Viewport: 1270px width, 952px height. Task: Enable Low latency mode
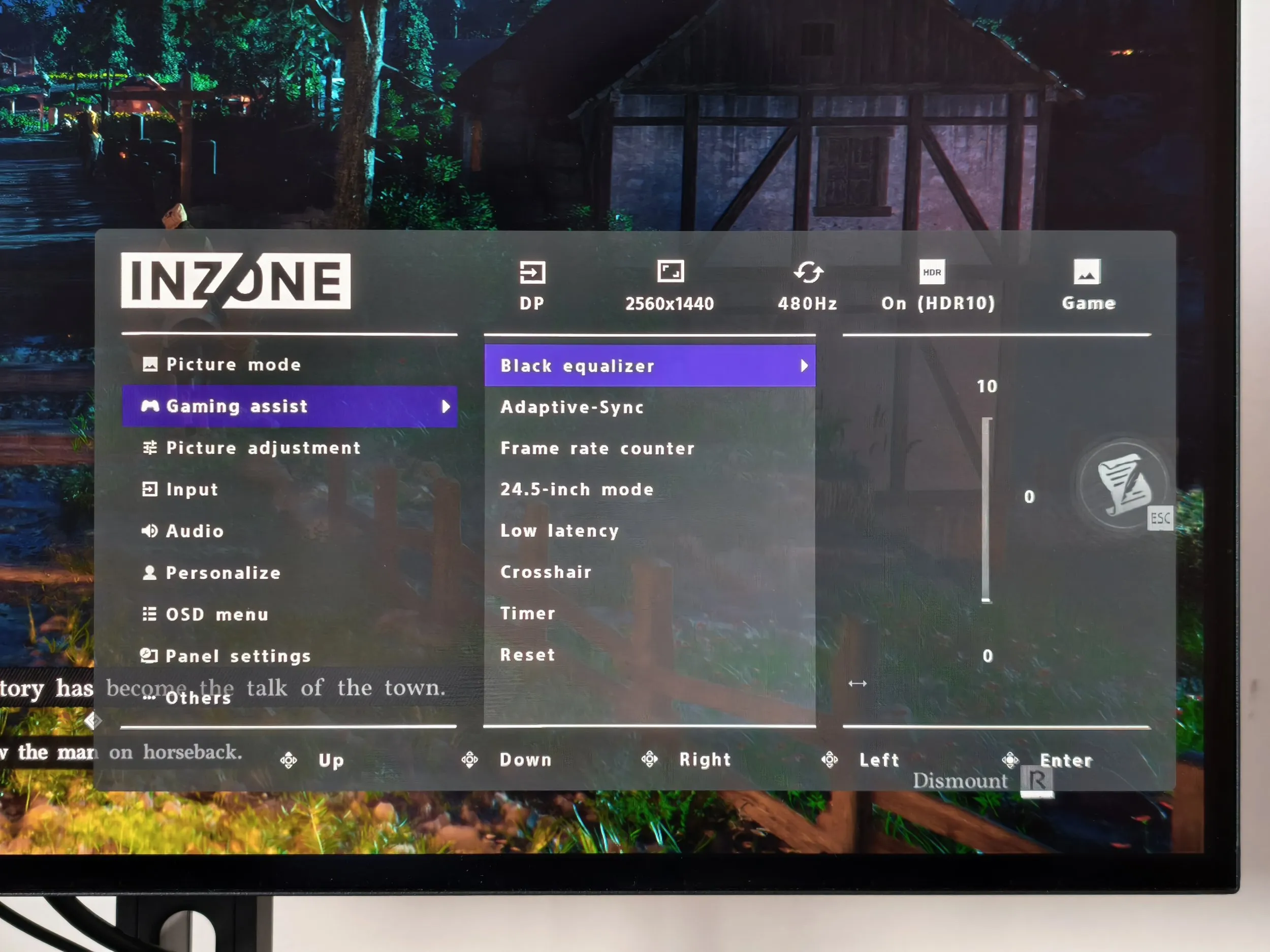pyautogui.click(x=560, y=530)
